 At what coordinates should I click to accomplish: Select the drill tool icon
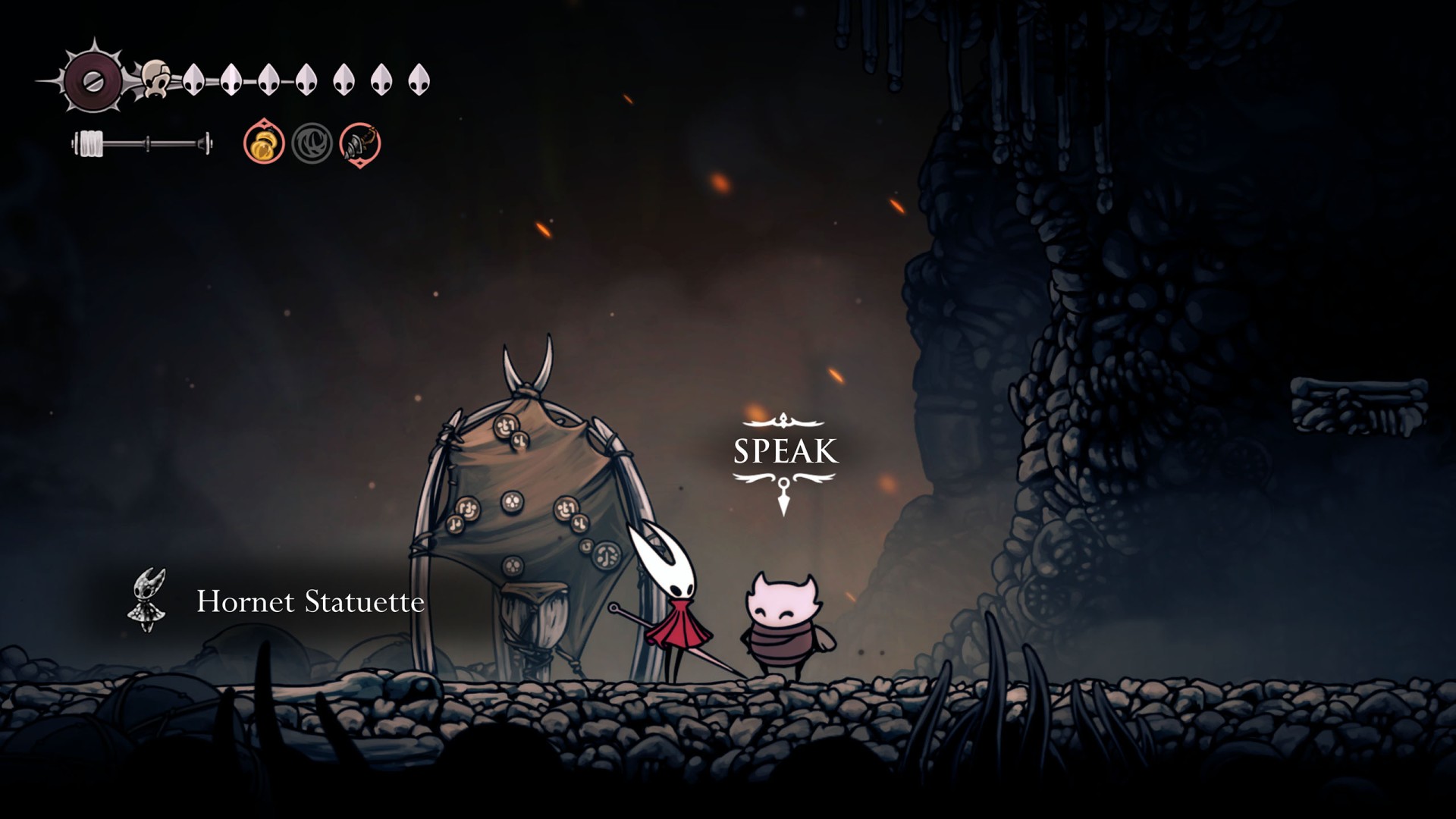pyautogui.click(x=359, y=143)
